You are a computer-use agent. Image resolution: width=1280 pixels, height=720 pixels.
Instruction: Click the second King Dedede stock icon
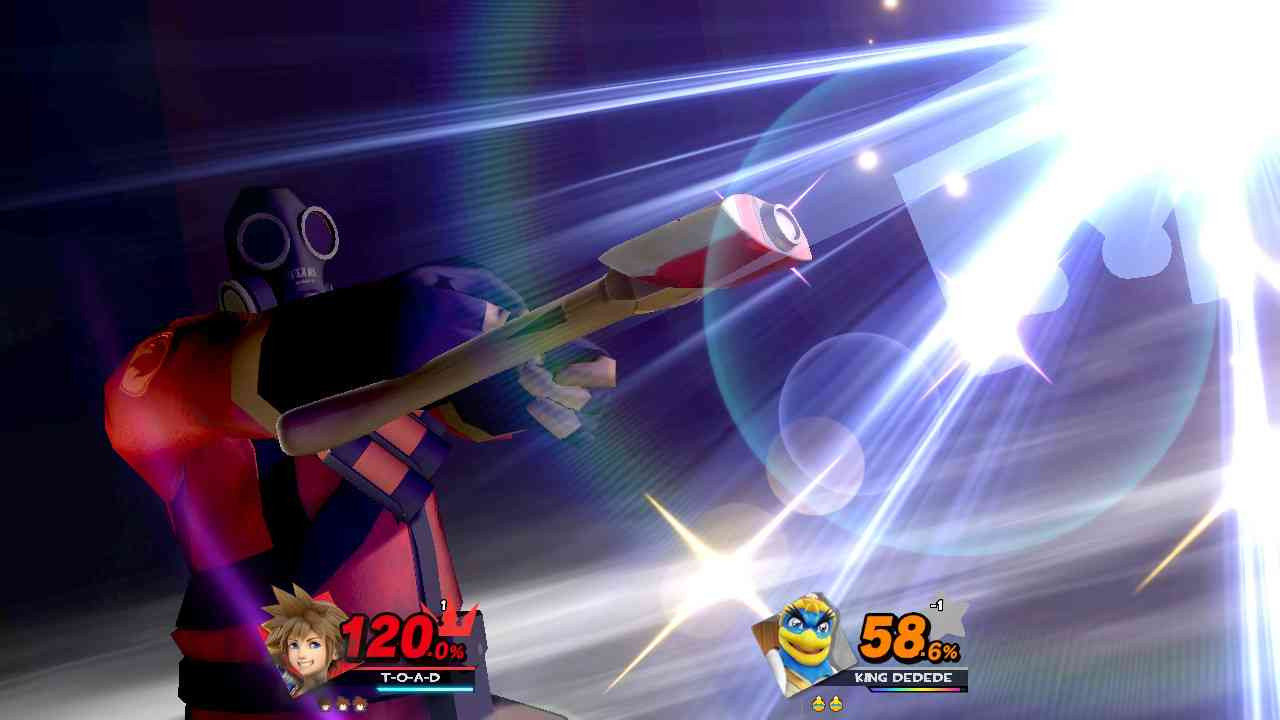coord(836,703)
